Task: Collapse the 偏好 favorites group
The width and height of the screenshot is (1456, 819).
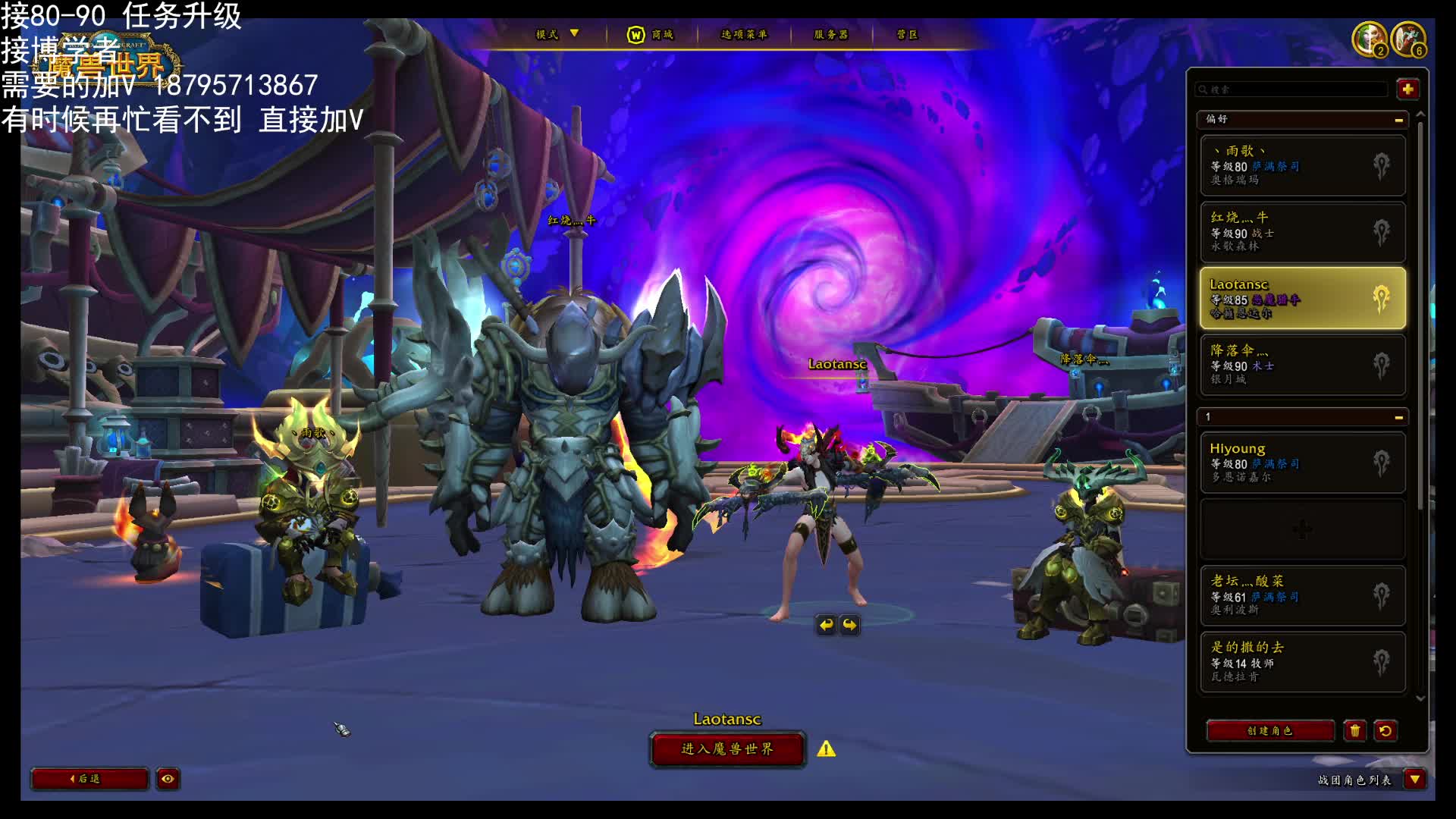Action: tap(1398, 120)
